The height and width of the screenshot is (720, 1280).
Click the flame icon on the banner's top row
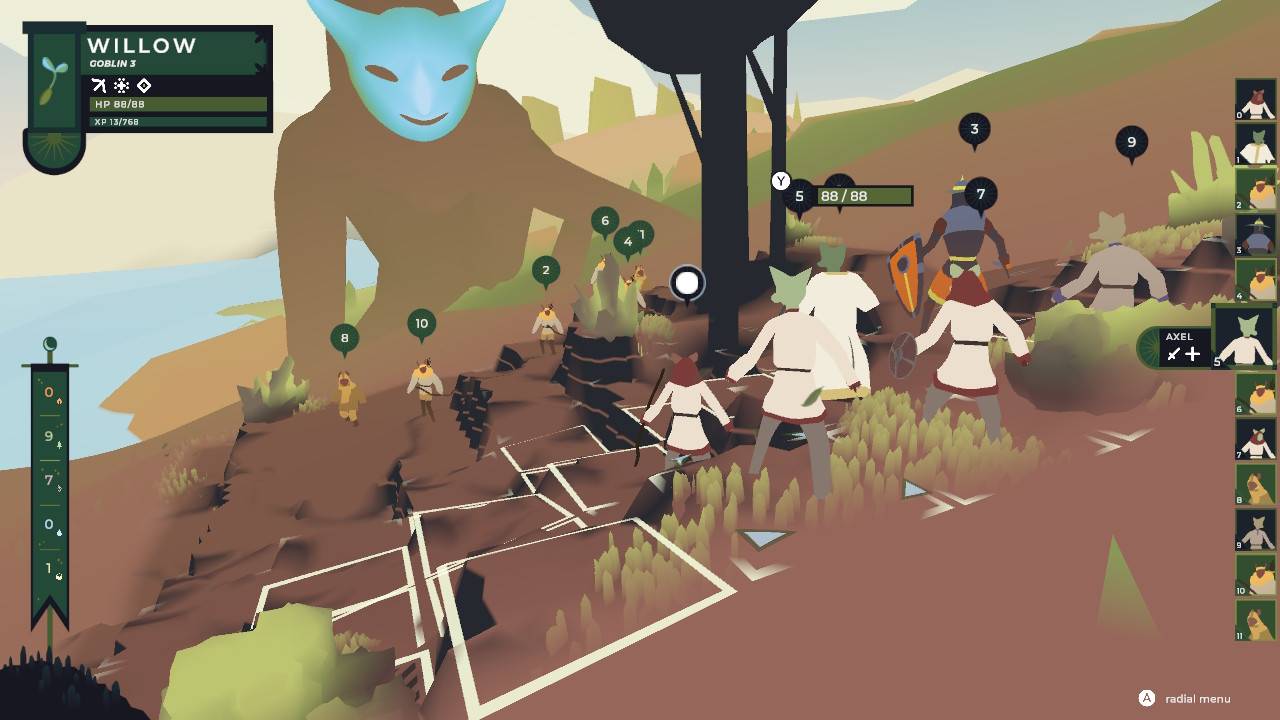click(60, 401)
